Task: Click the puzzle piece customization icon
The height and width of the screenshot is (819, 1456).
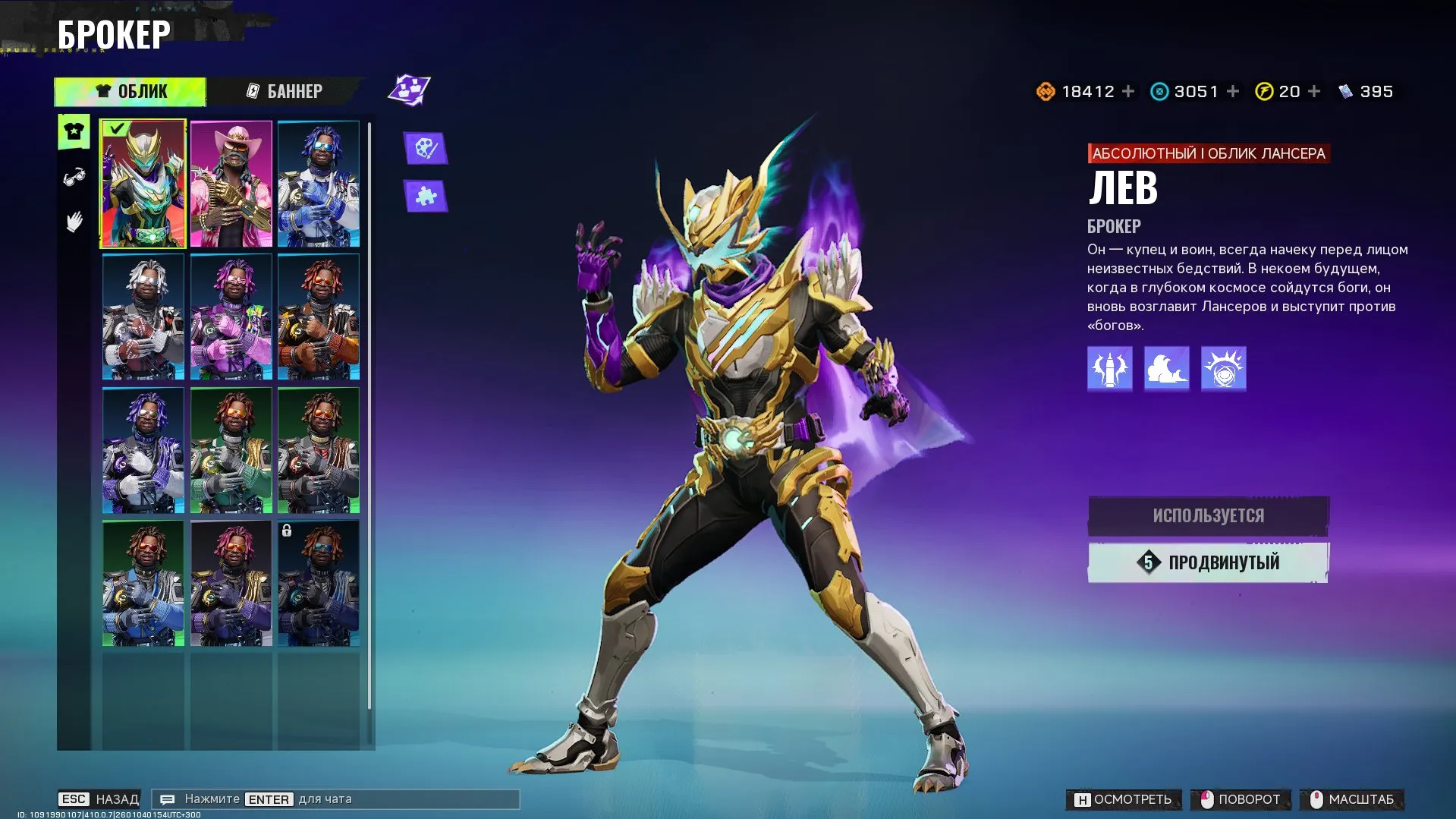Action: [x=425, y=195]
